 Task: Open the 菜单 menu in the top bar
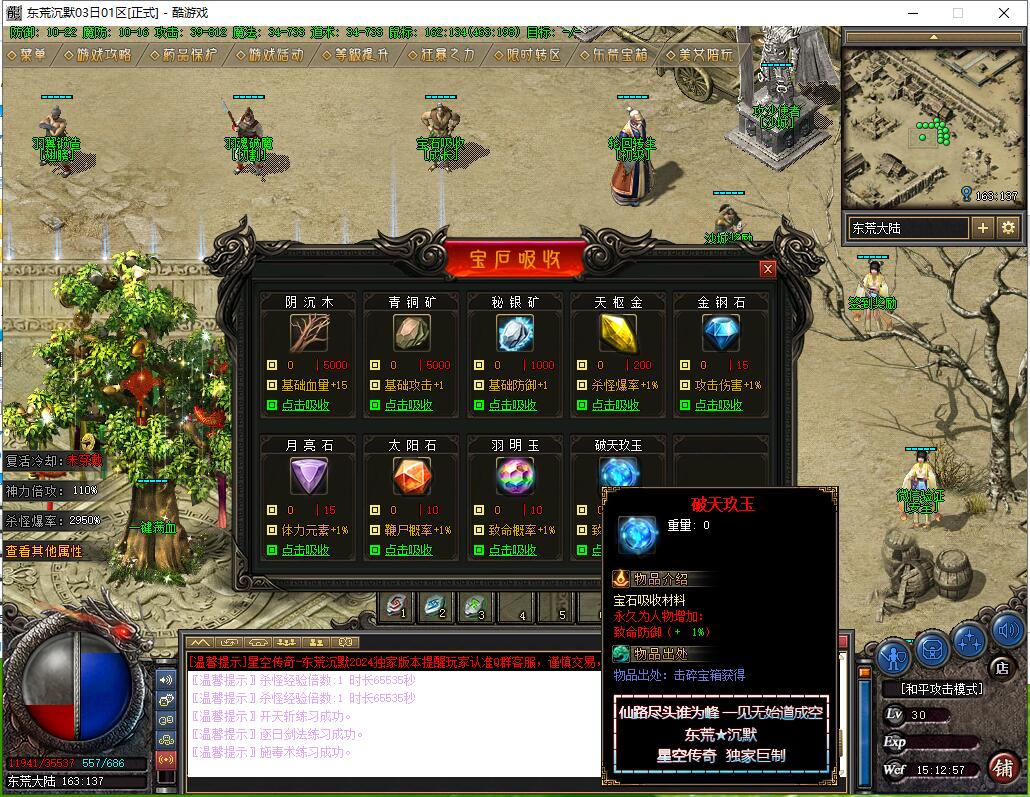[27, 55]
